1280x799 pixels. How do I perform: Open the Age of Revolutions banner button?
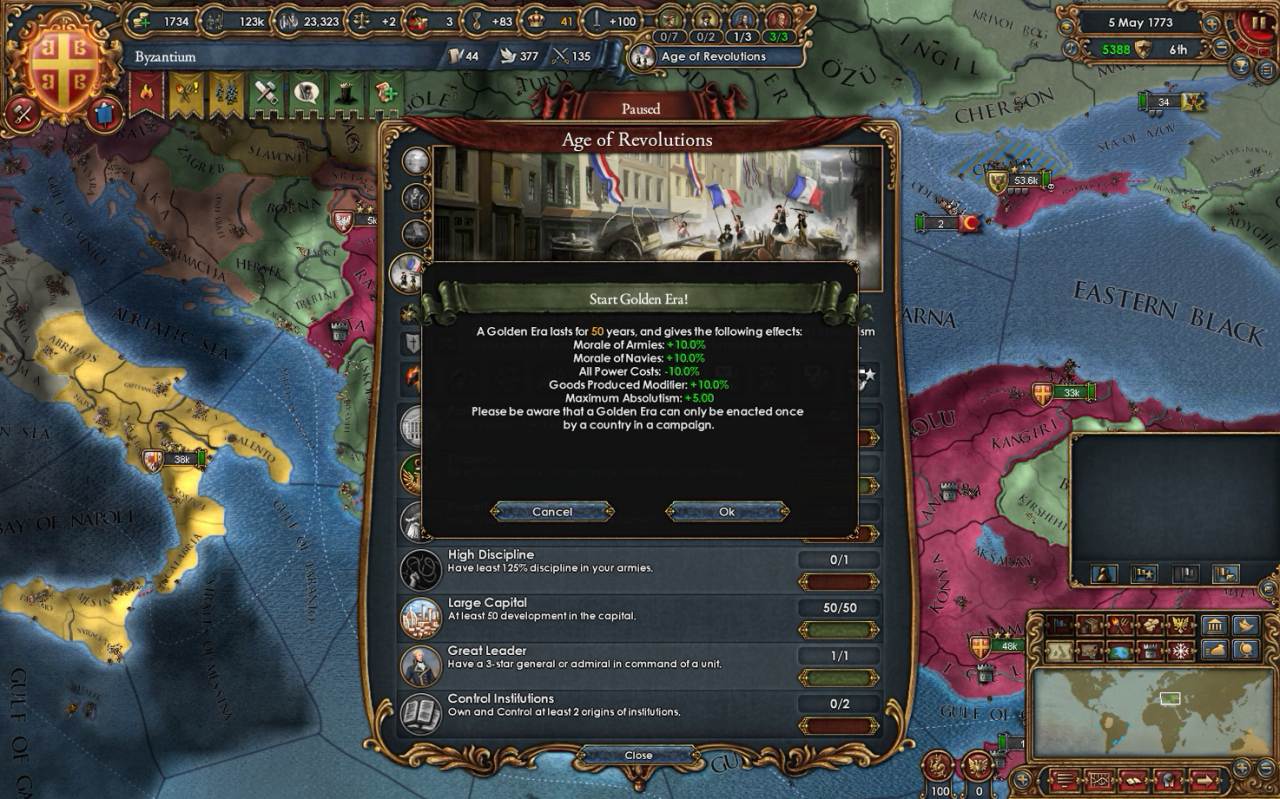[717, 56]
